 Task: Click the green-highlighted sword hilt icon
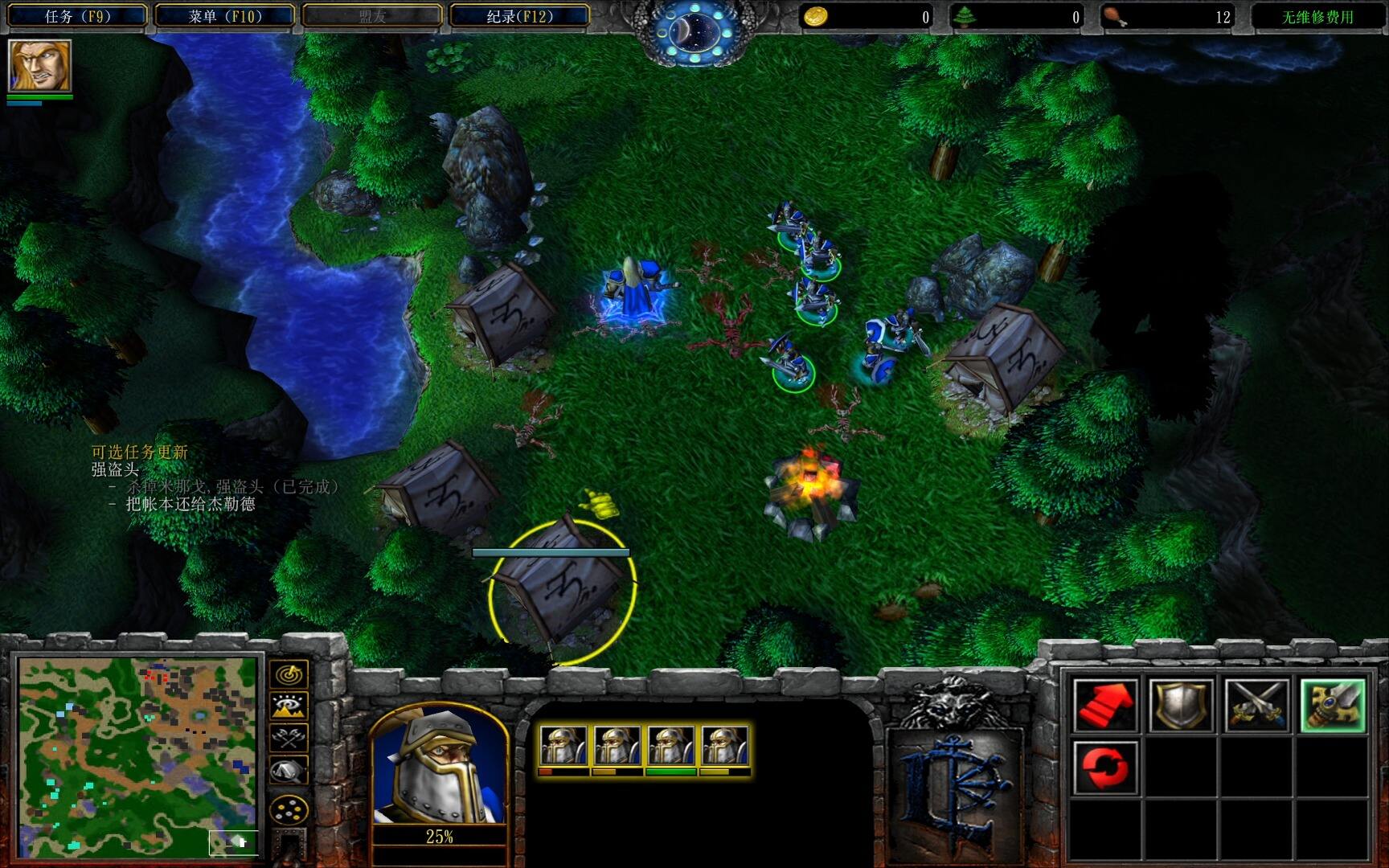pyautogui.click(x=1332, y=705)
